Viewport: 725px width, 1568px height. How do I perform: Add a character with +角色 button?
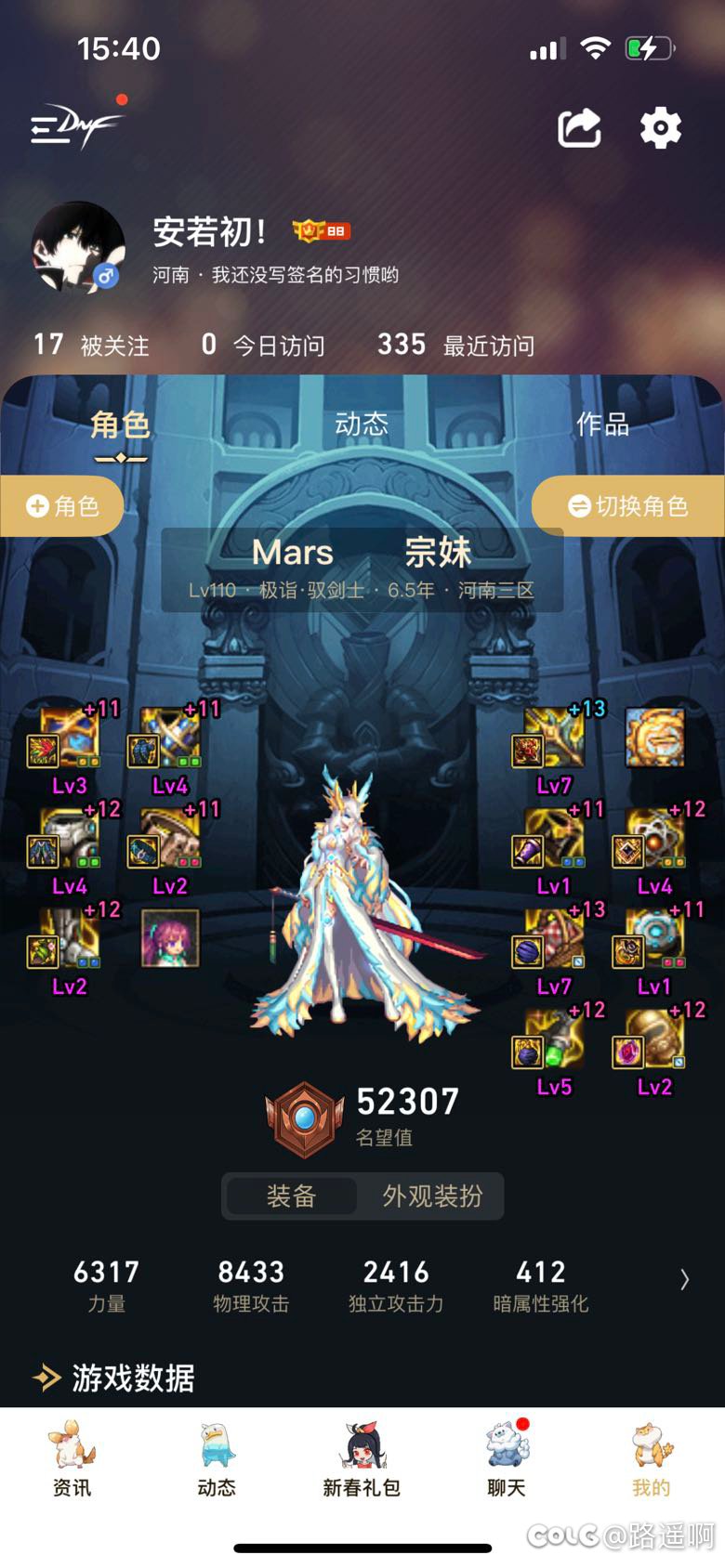pyautogui.click(x=62, y=506)
